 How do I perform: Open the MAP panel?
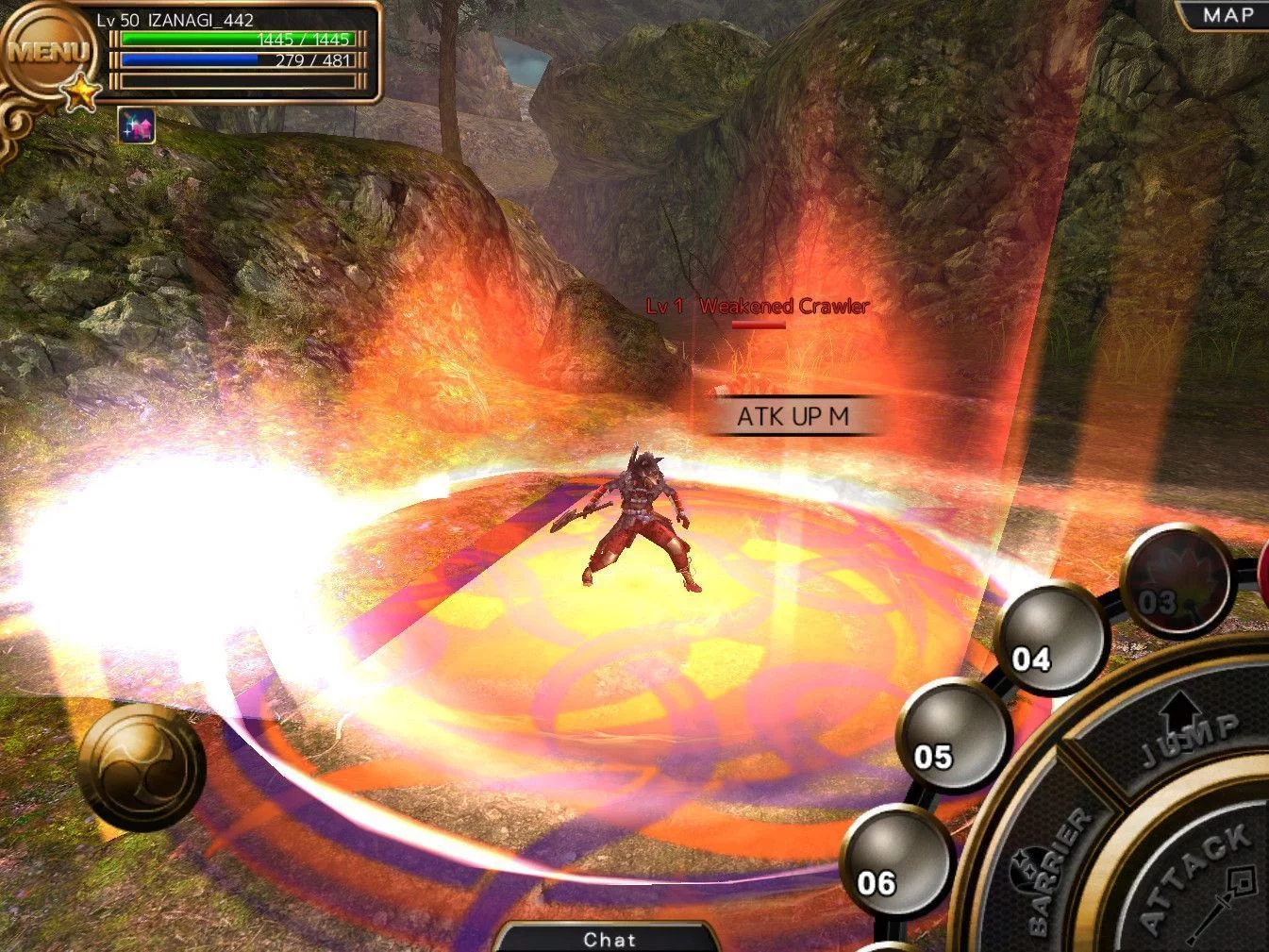(x=1227, y=15)
